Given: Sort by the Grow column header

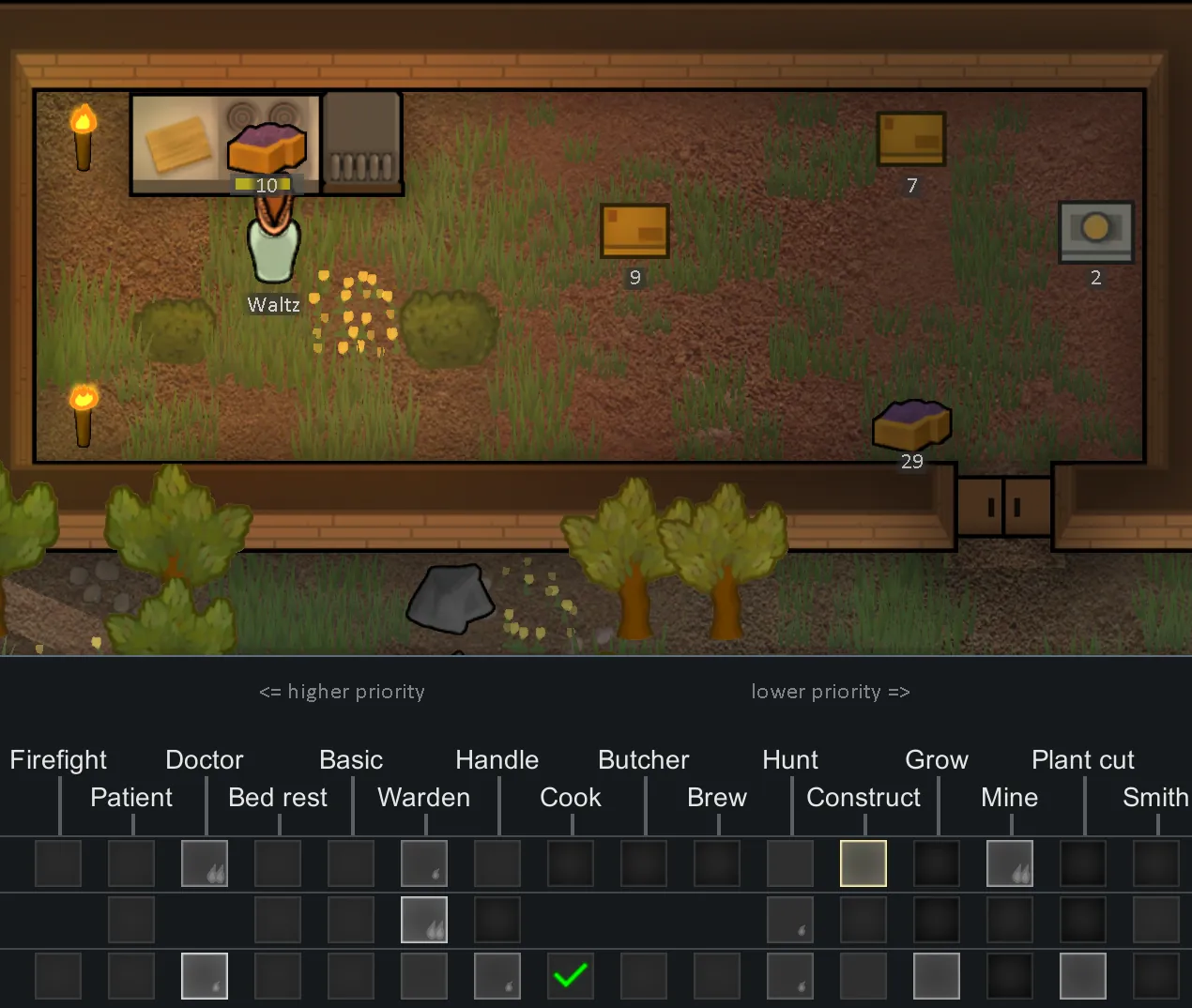Looking at the screenshot, I should [937, 759].
